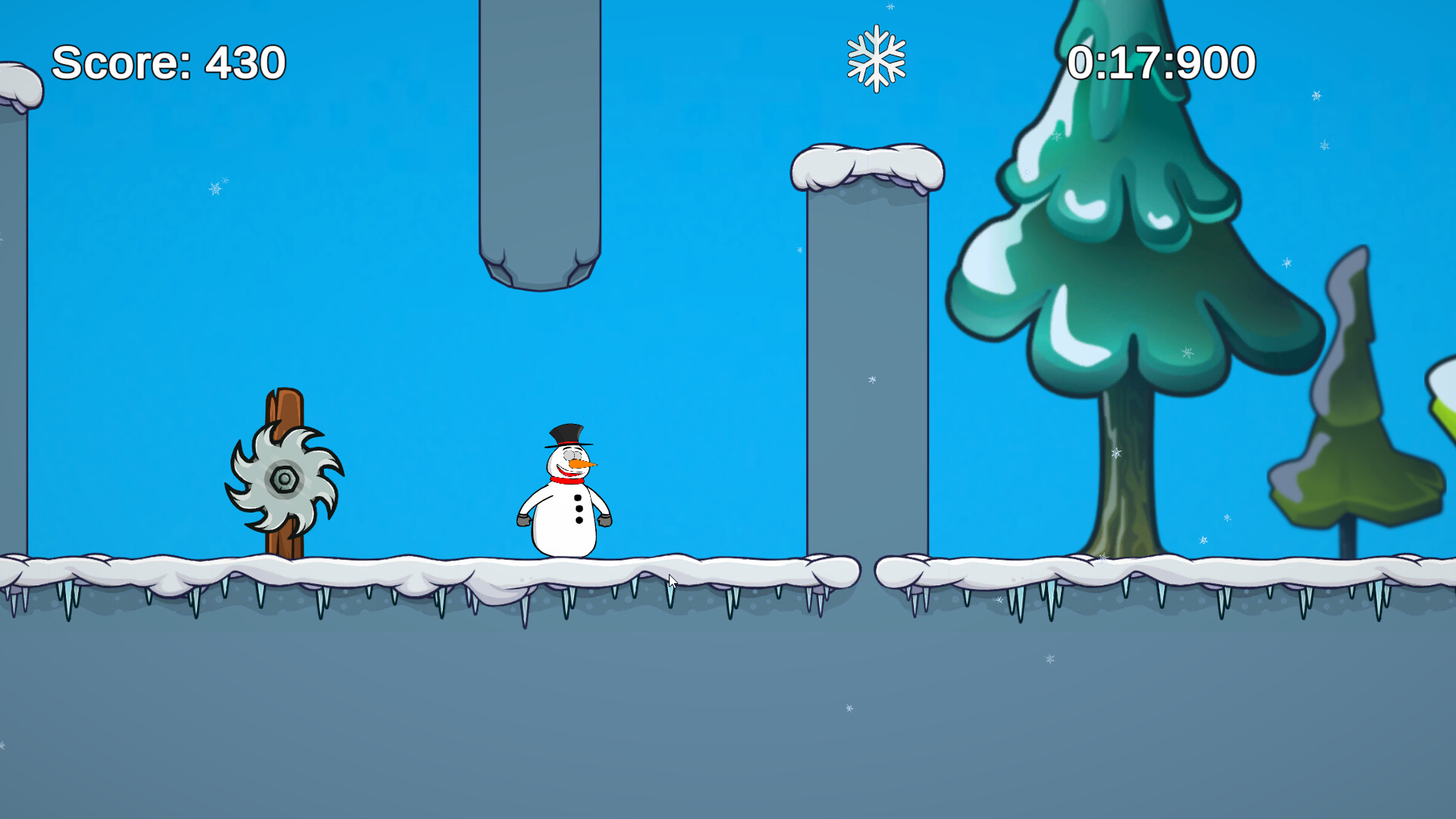The image size is (1456, 819).
Task: Select the spinning saw blade hazard
Action: 286,478
